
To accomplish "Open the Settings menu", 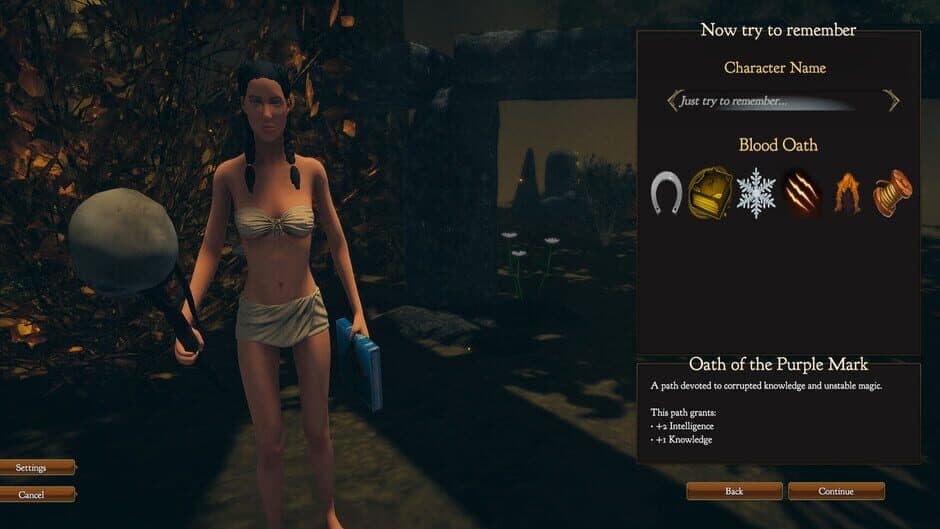I will point(32,467).
